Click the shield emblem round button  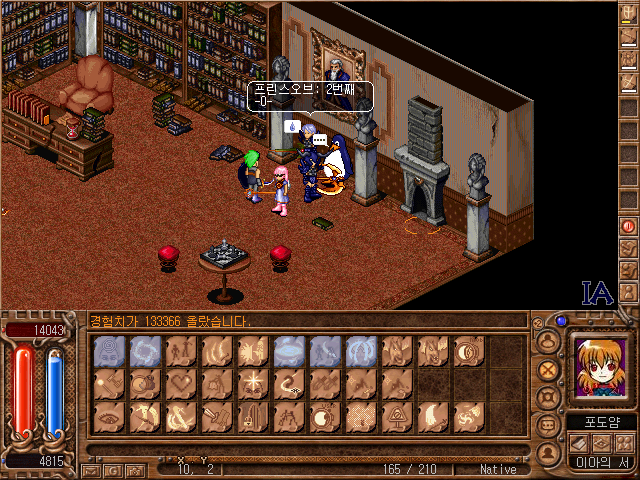click(547, 397)
